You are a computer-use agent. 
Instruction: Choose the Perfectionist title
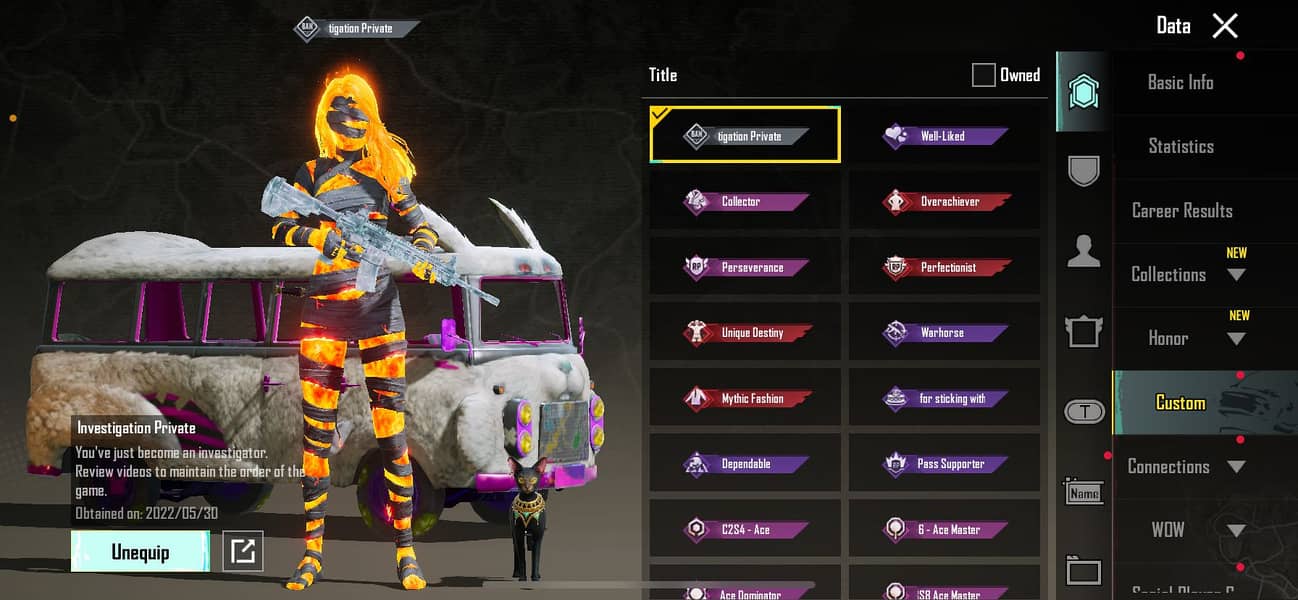(x=944, y=268)
